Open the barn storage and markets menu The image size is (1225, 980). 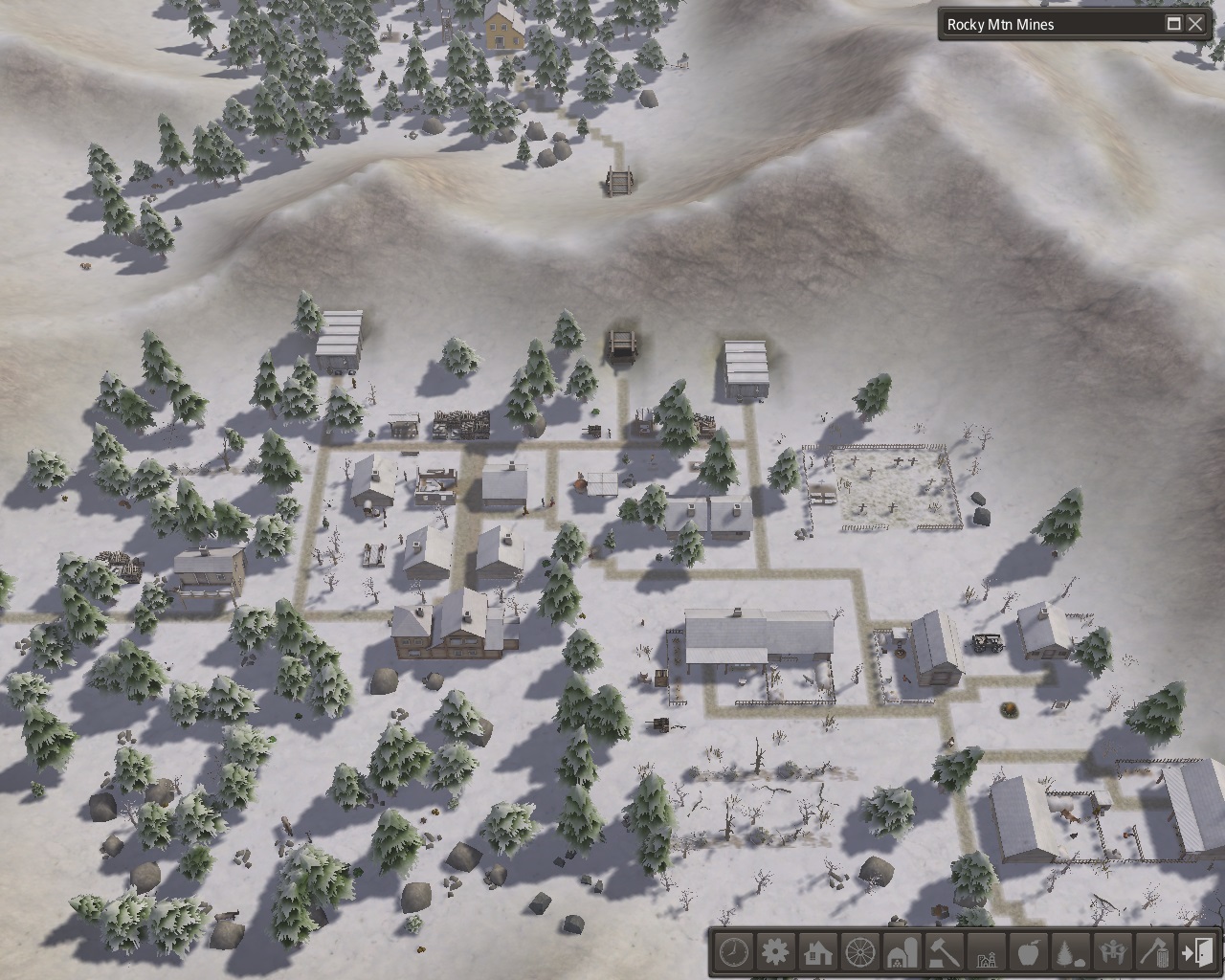(902, 952)
